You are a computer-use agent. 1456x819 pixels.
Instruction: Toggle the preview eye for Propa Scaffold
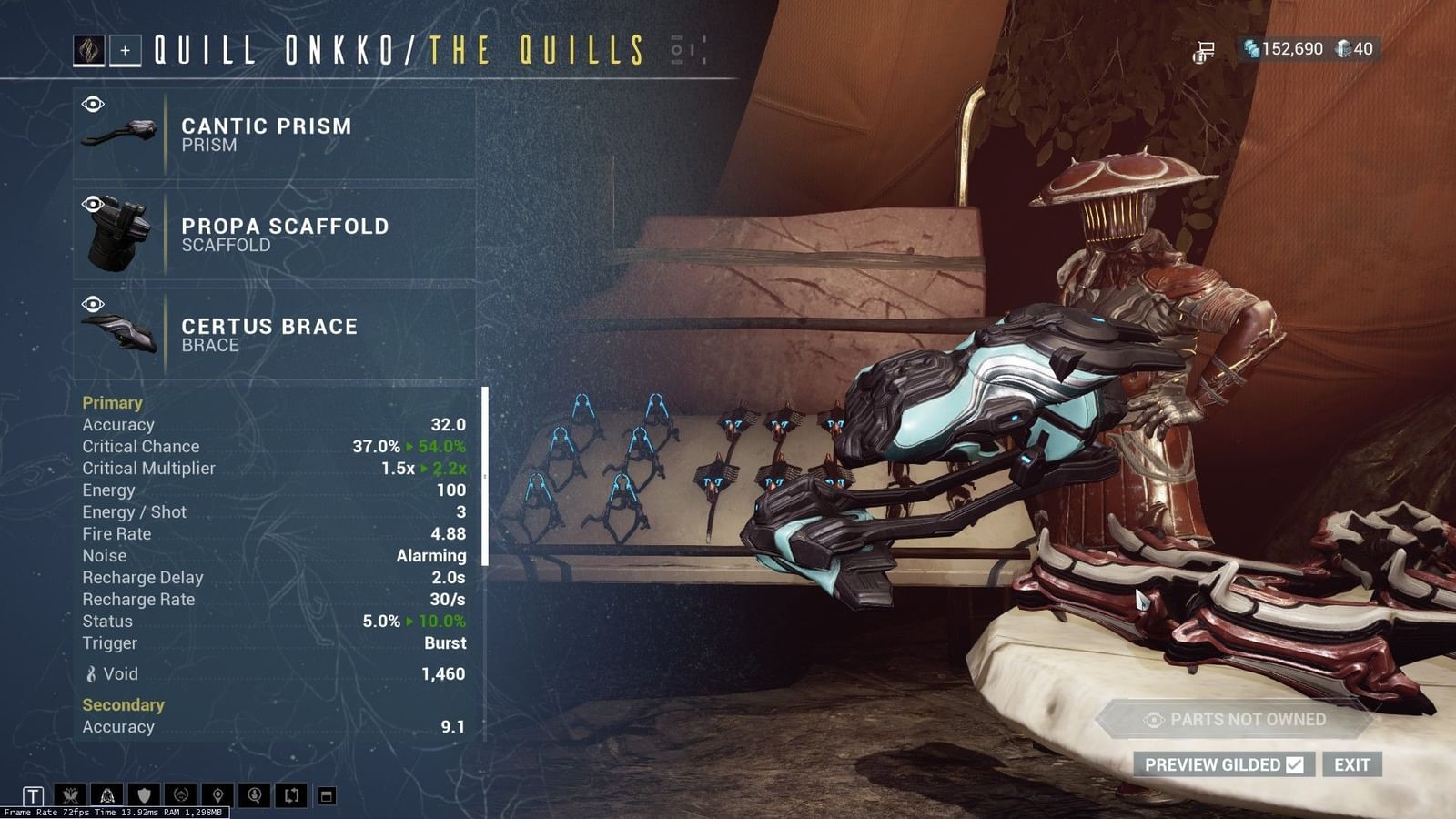coord(92,202)
